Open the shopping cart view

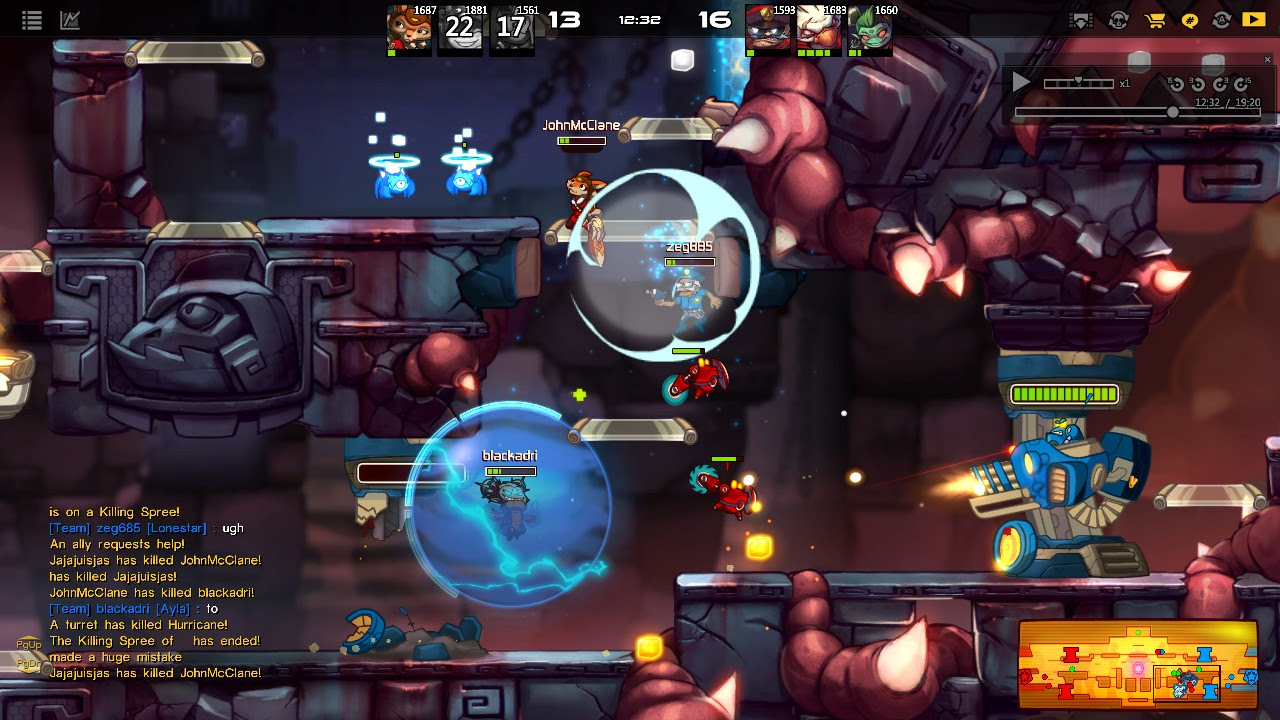[1155, 19]
